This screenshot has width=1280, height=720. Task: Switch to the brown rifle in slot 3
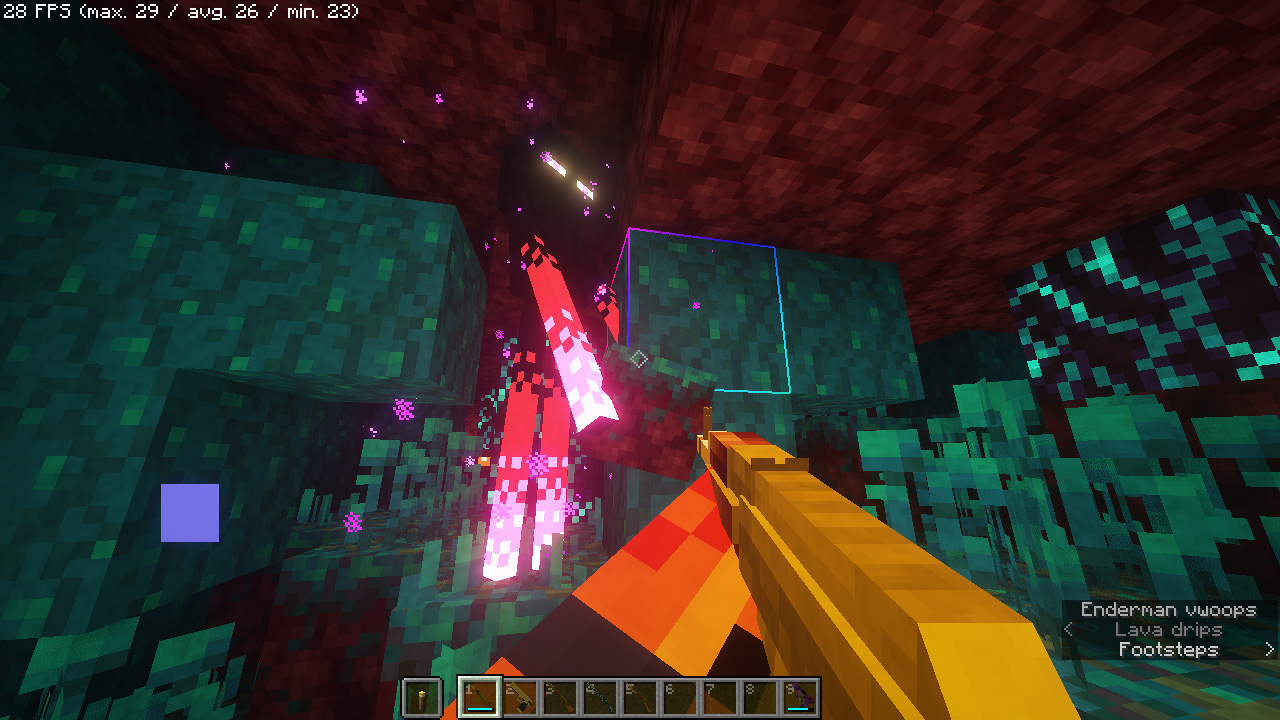pyautogui.click(x=560, y=697)
